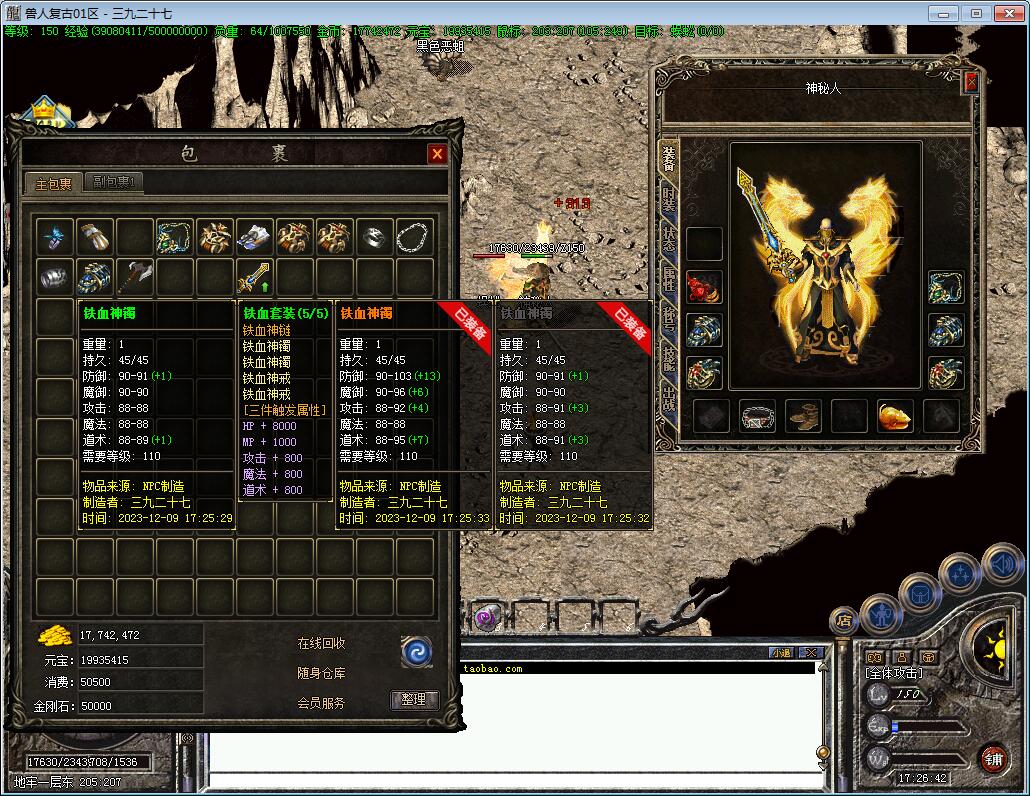Open 会员服务 member services
Viewport: 1030px width, 796px height.
[x=321, y=703]
